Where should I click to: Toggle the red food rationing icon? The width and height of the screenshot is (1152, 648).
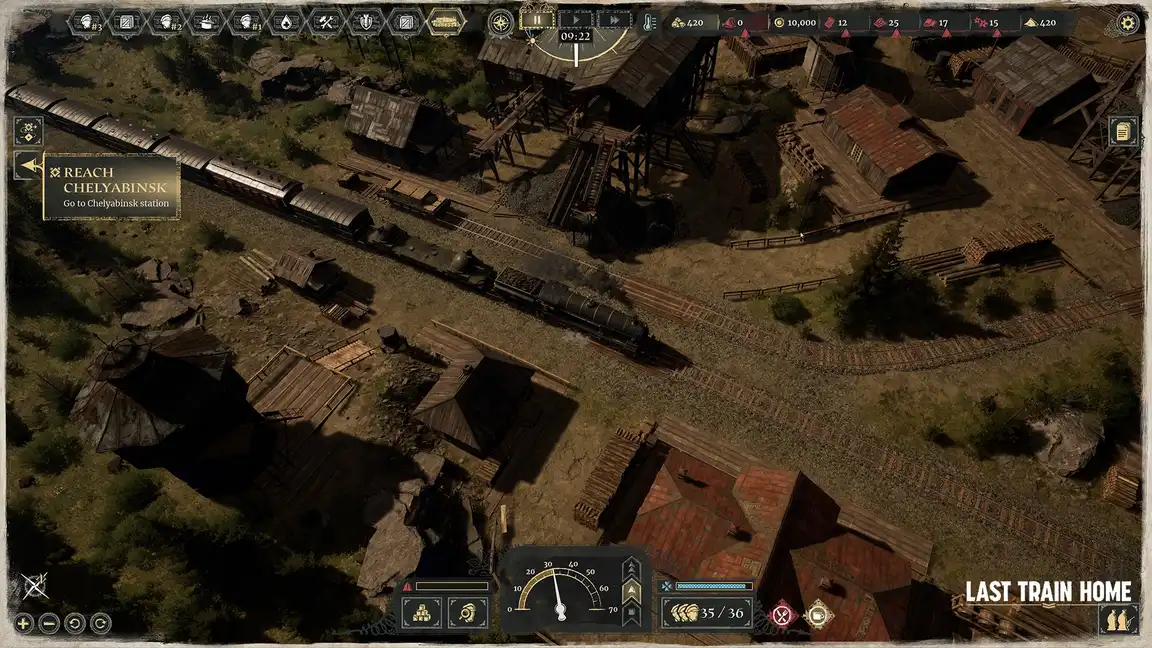tap(782, 614)
